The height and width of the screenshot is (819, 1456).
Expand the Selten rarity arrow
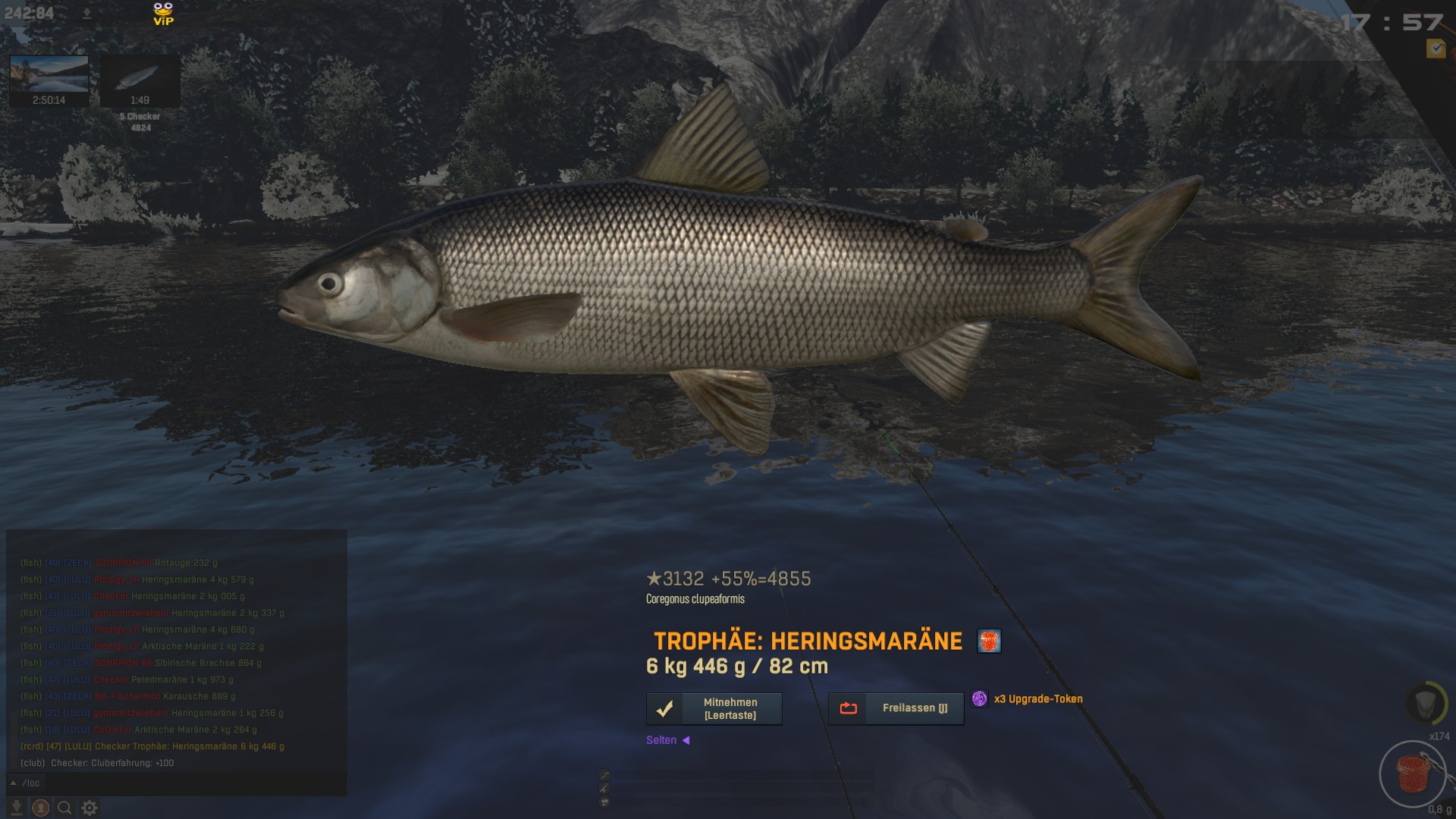686,740
